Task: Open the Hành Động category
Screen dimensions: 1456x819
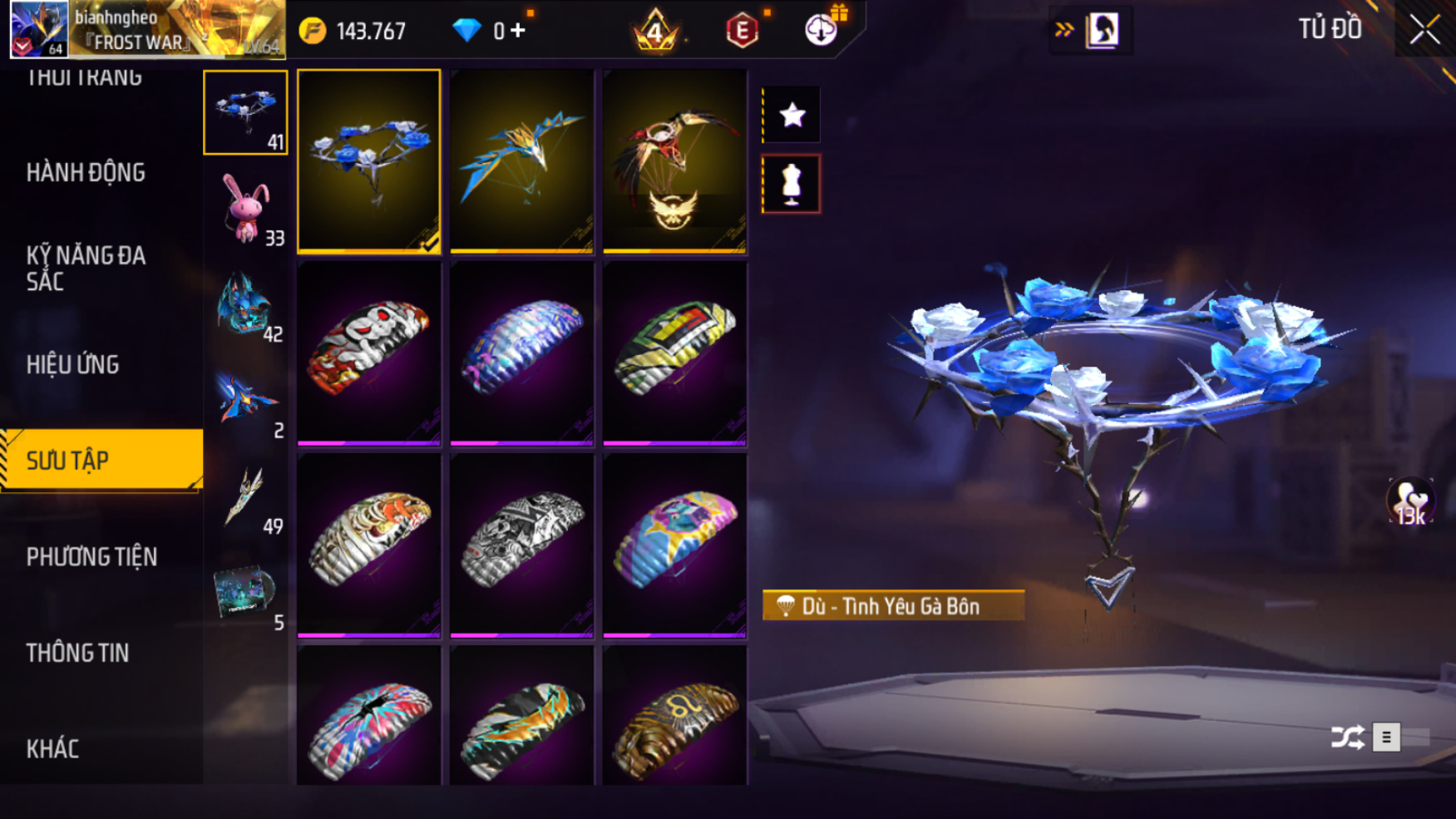Action: [86, 173]
